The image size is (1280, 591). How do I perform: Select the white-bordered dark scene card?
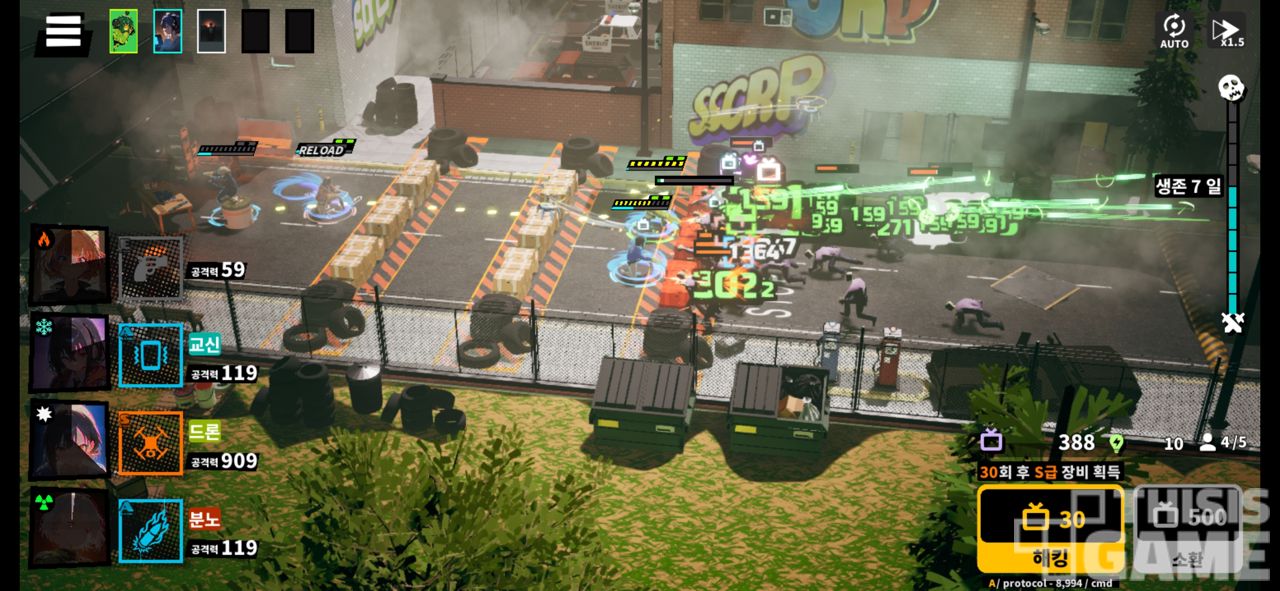[x=211, y=31]
